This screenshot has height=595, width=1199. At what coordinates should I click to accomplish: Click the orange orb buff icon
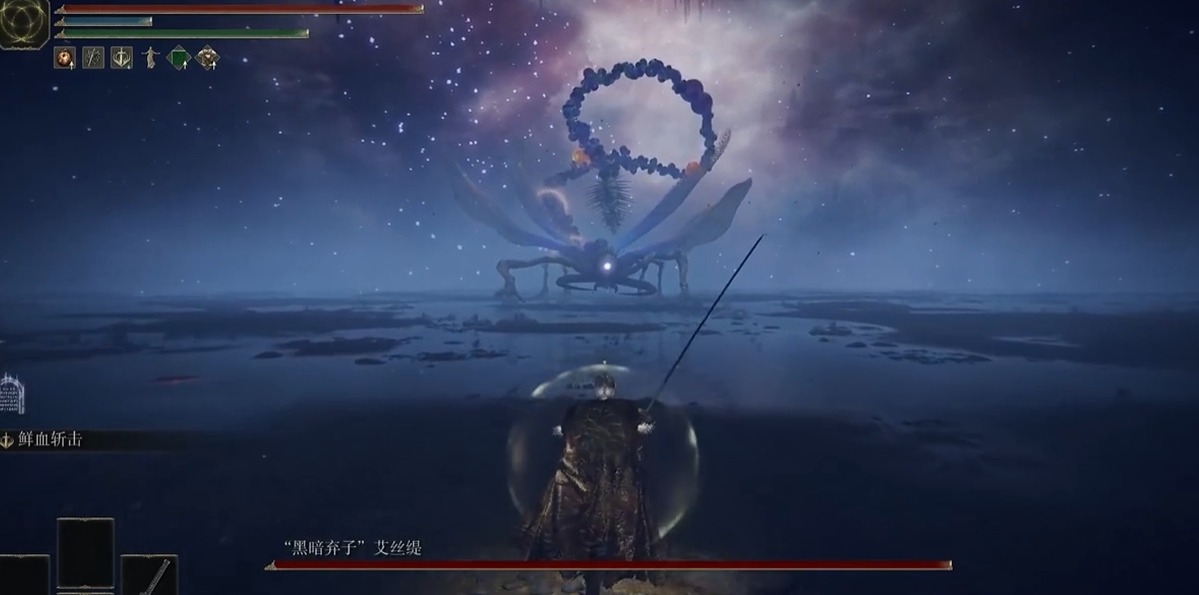click(64, 58)
